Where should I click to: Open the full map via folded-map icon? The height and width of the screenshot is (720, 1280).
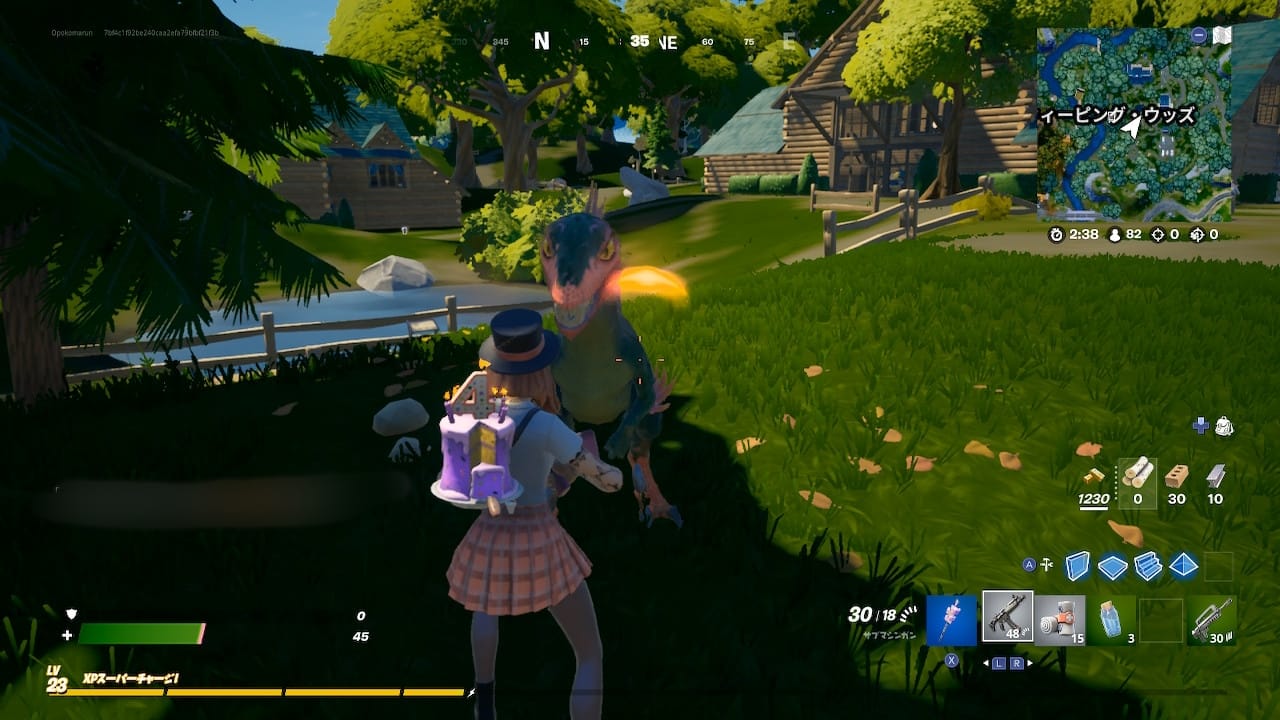pos(1221,36)
